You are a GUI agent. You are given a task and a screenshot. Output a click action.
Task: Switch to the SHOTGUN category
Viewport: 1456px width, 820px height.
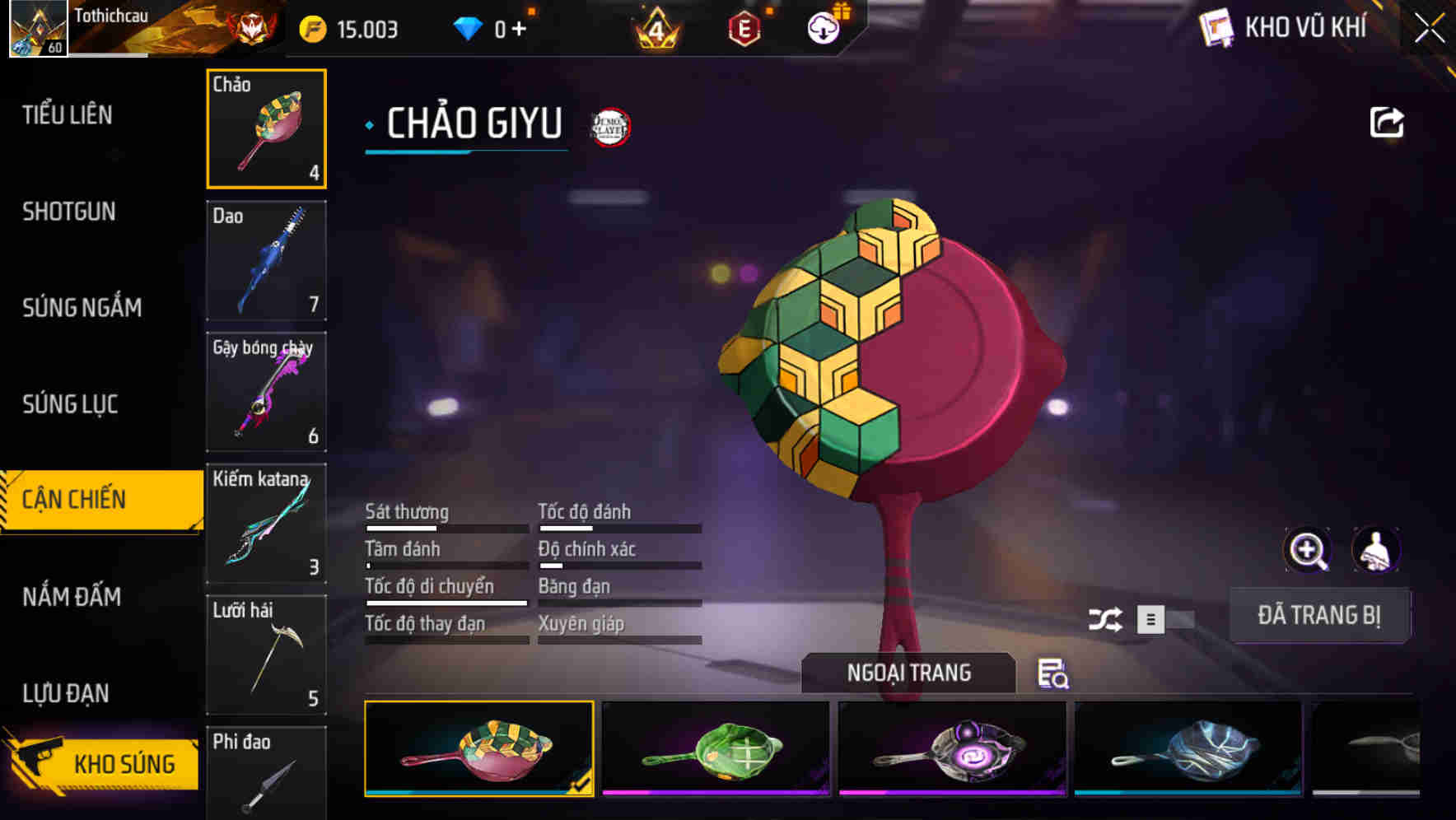68,212
